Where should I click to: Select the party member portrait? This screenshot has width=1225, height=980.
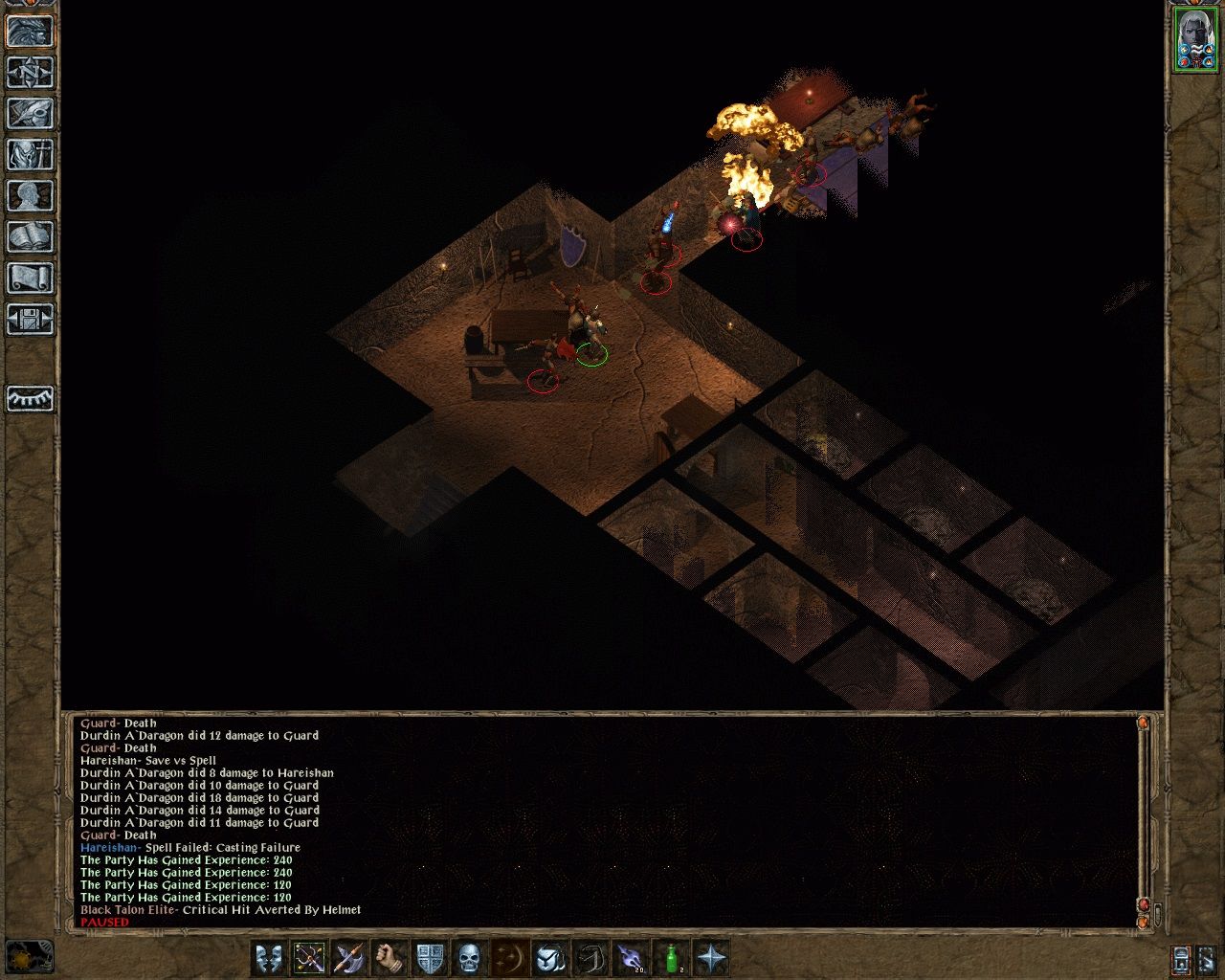pos(1194,40)
